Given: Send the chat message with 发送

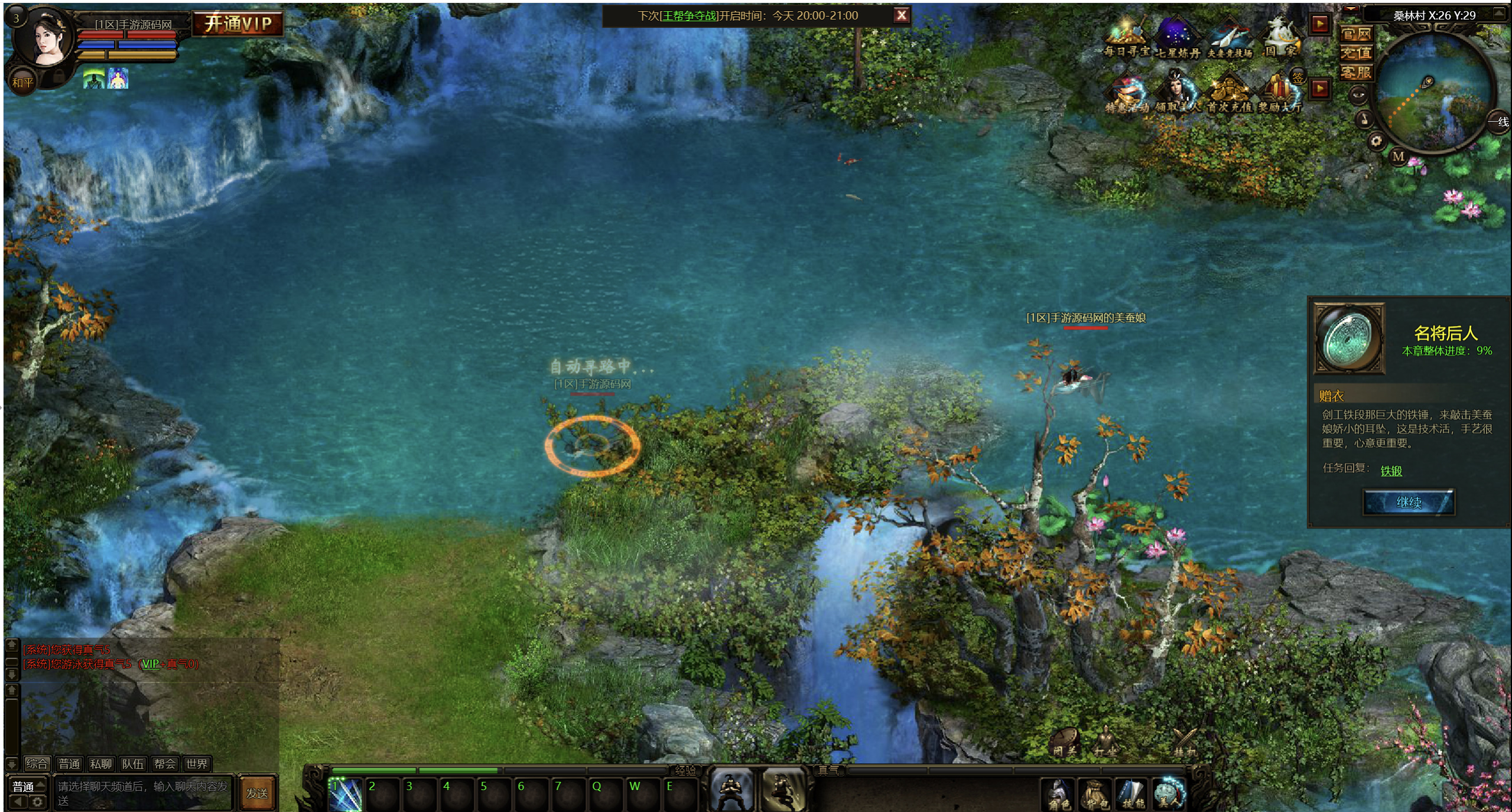Looking at the screenshot, I should [257, 793].
